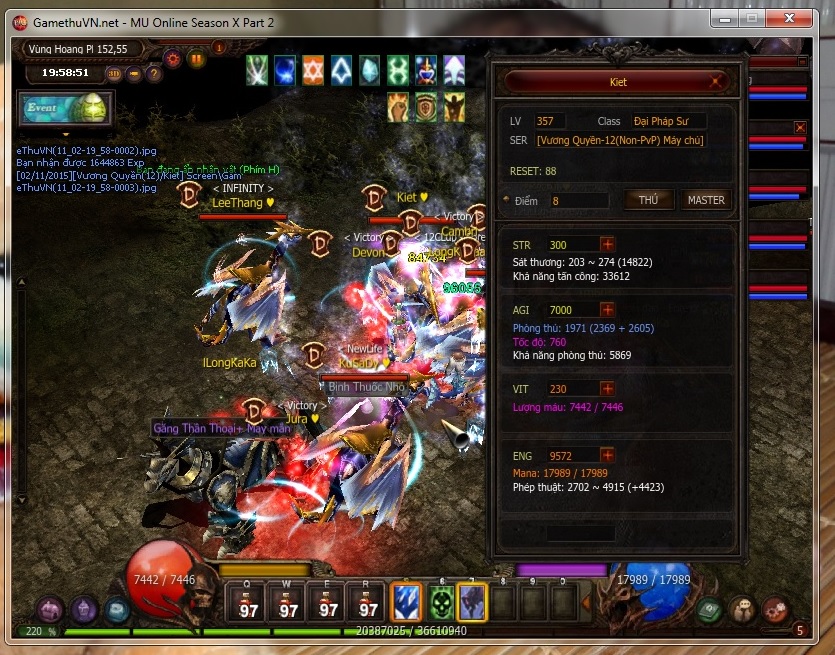This screenshot has width=835, height=655.
Task: Use the potion in the W slot
Action: (288, 603)
